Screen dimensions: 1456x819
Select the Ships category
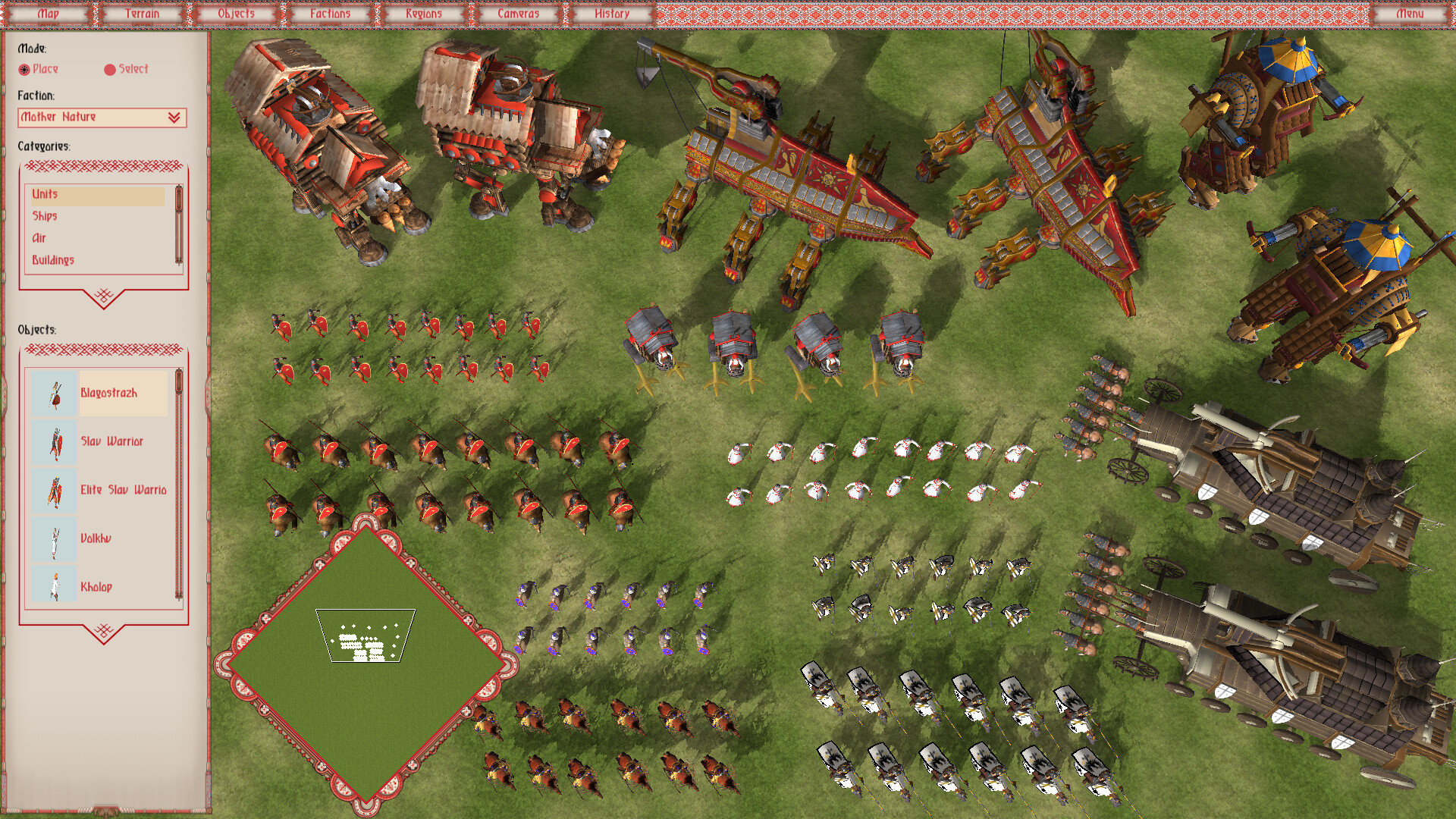pos(47,216)
